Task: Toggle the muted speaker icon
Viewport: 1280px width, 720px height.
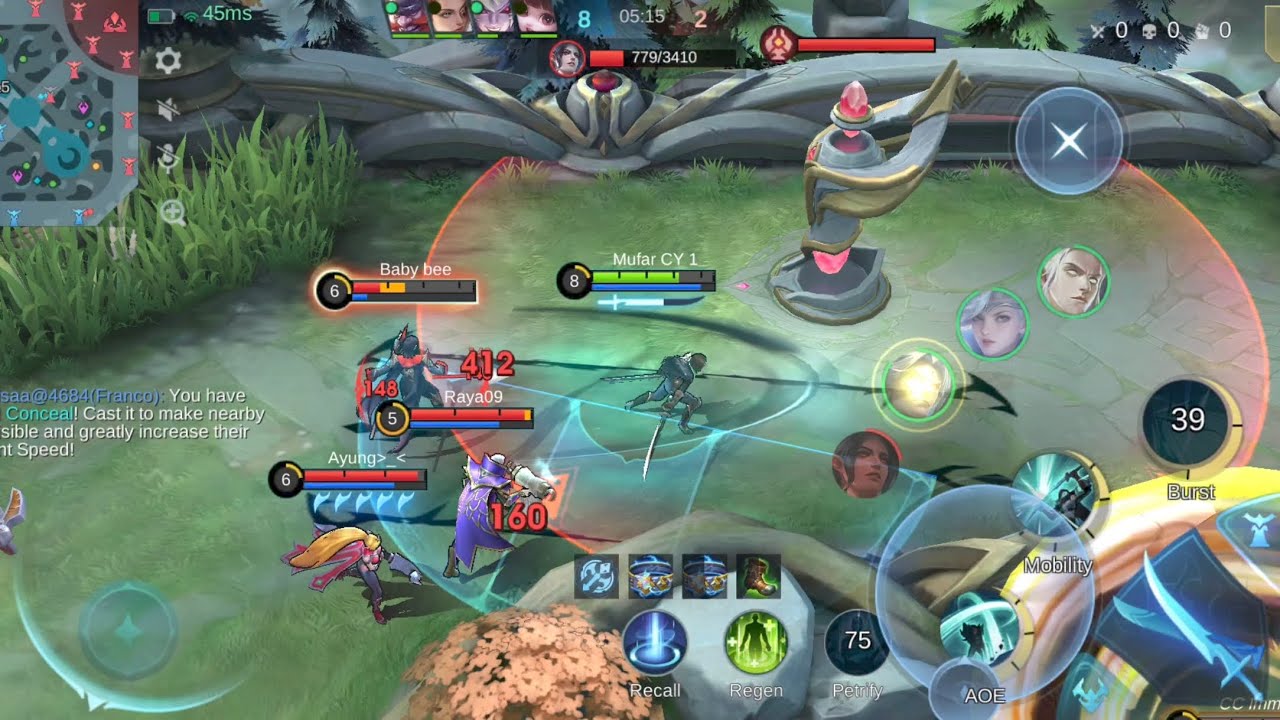Action: 168,110
